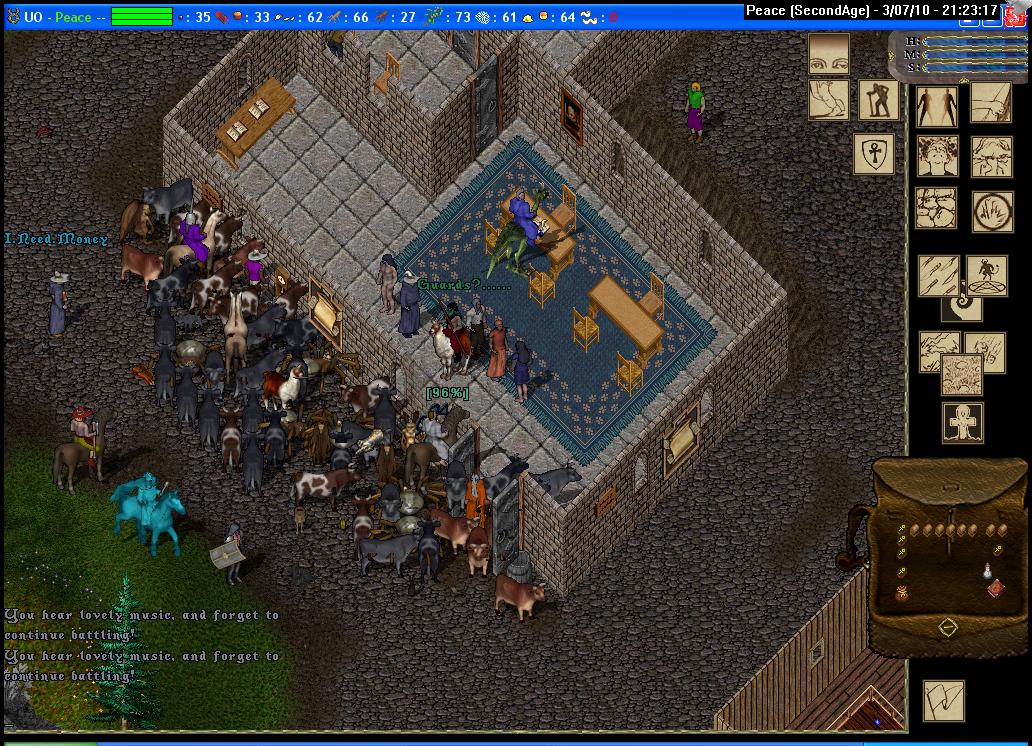
Task: Click the reaching hand skill icon
Action: tap(828, 100)
